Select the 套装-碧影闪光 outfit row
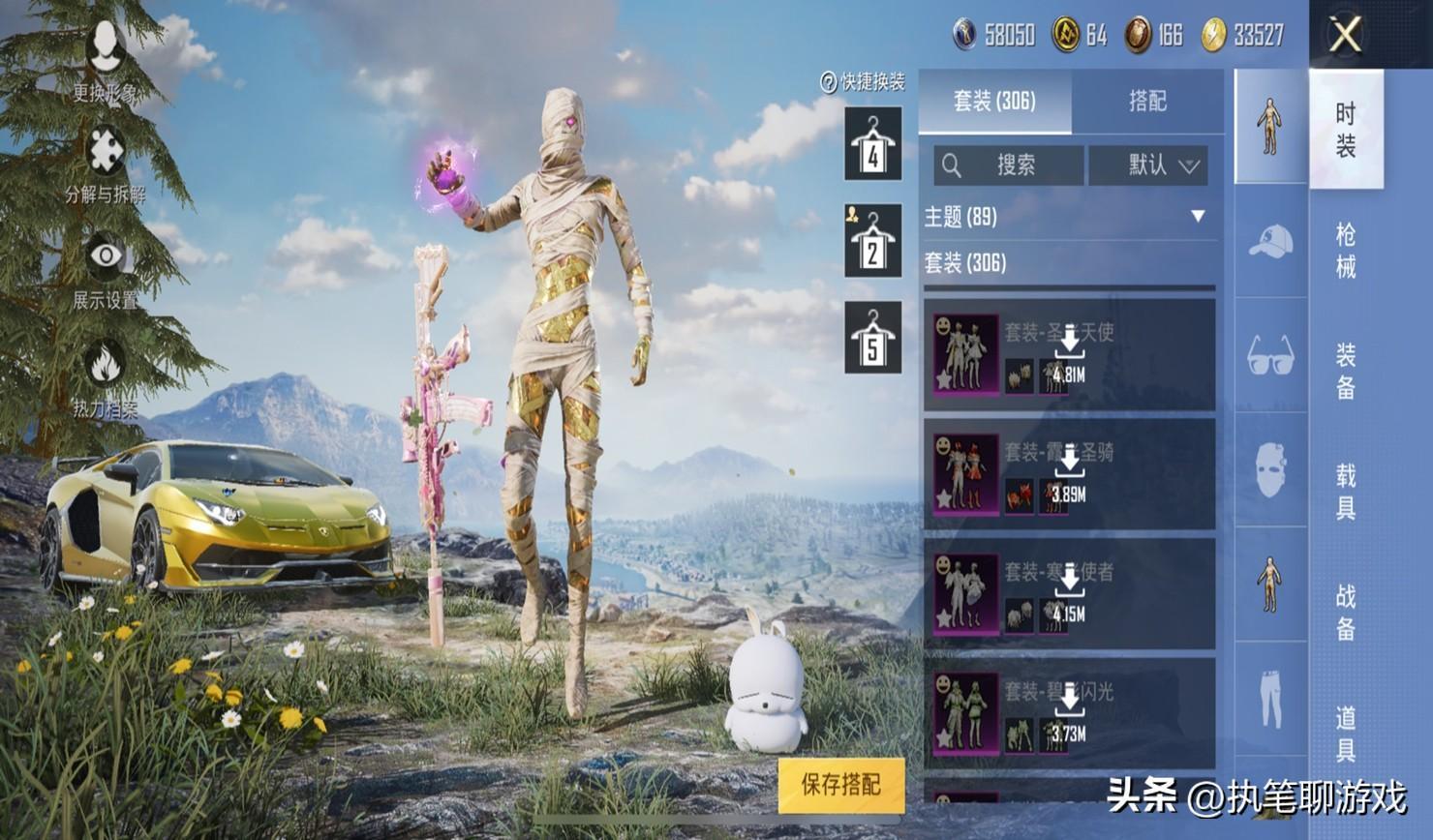The width and height of the screenshot is (1433, 840). (x=1069, y=714)
